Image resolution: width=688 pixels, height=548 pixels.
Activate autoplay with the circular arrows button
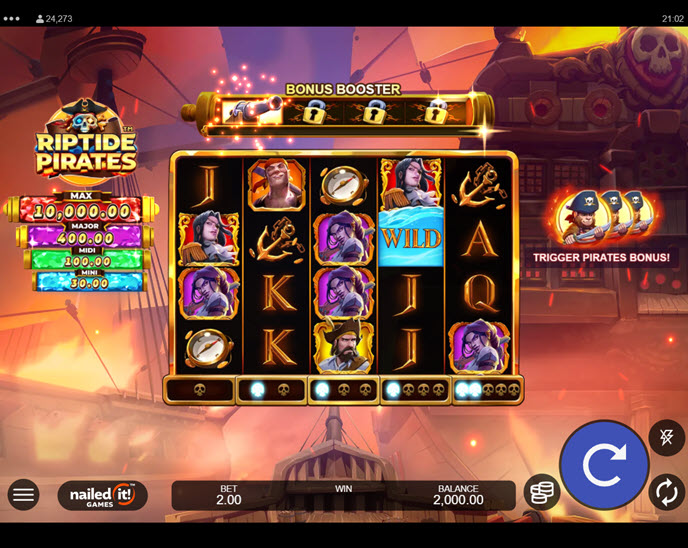pos(666,491)
